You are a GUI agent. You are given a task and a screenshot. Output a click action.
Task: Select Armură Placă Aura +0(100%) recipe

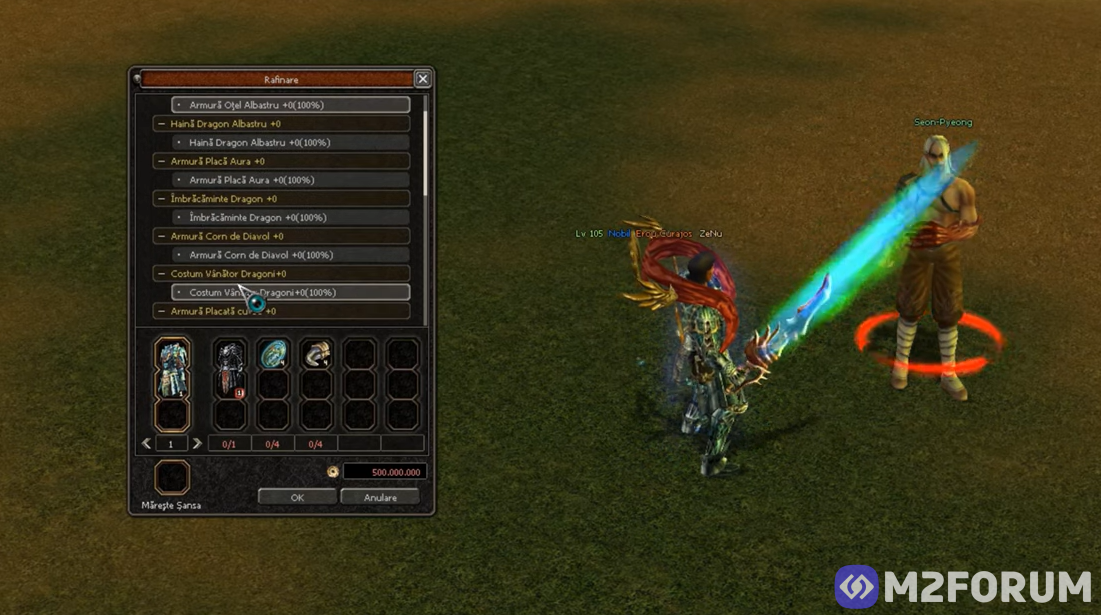tap(290, 180)
